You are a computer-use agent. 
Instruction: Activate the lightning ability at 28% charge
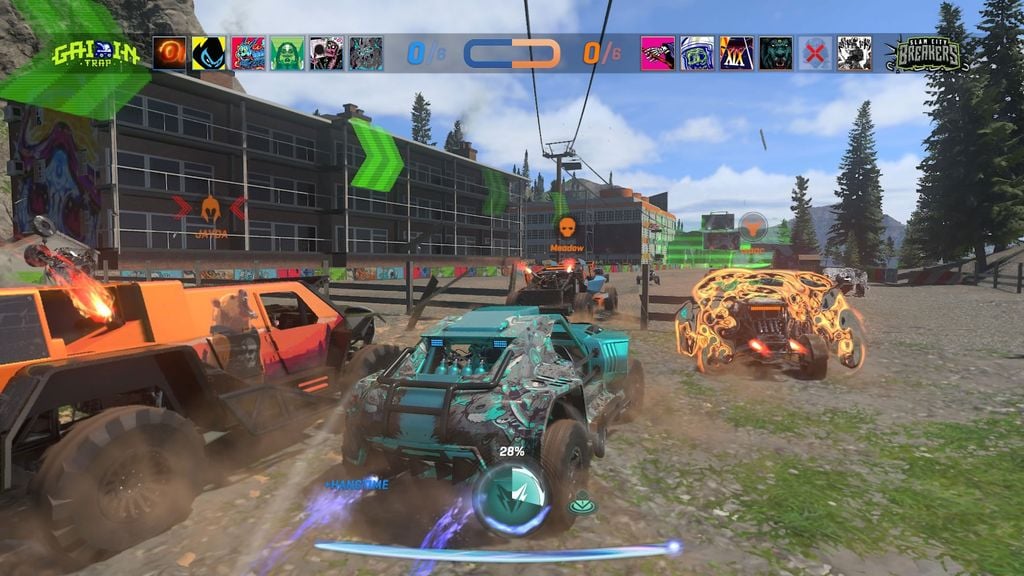pyautogui.click(x=511, y=495)
